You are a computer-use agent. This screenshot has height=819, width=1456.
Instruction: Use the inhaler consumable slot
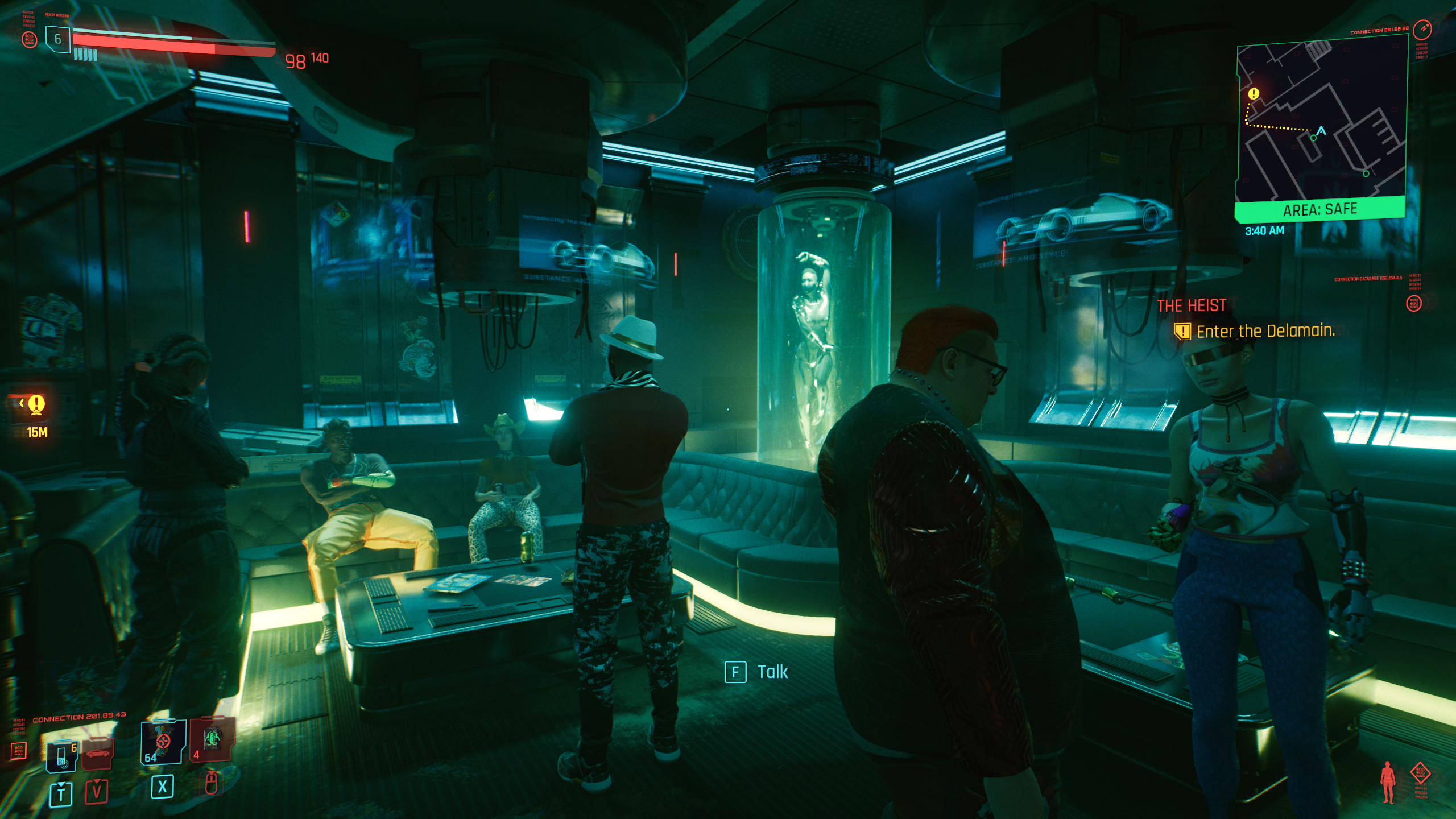point(163,742)
